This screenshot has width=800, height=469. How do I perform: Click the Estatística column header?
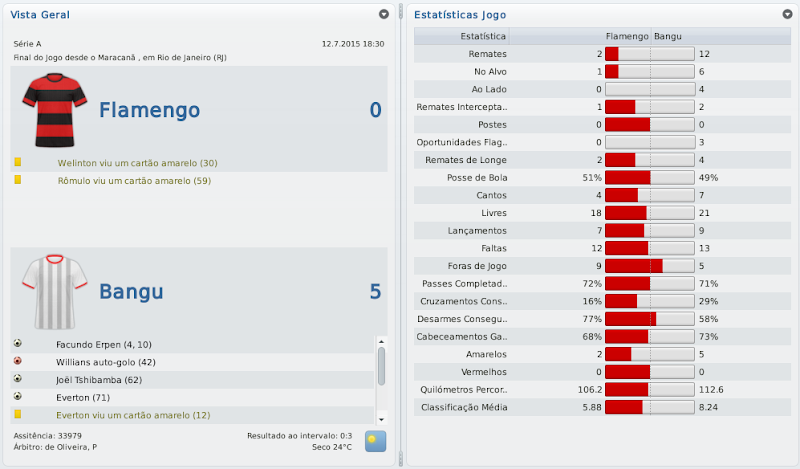[480, 36]
